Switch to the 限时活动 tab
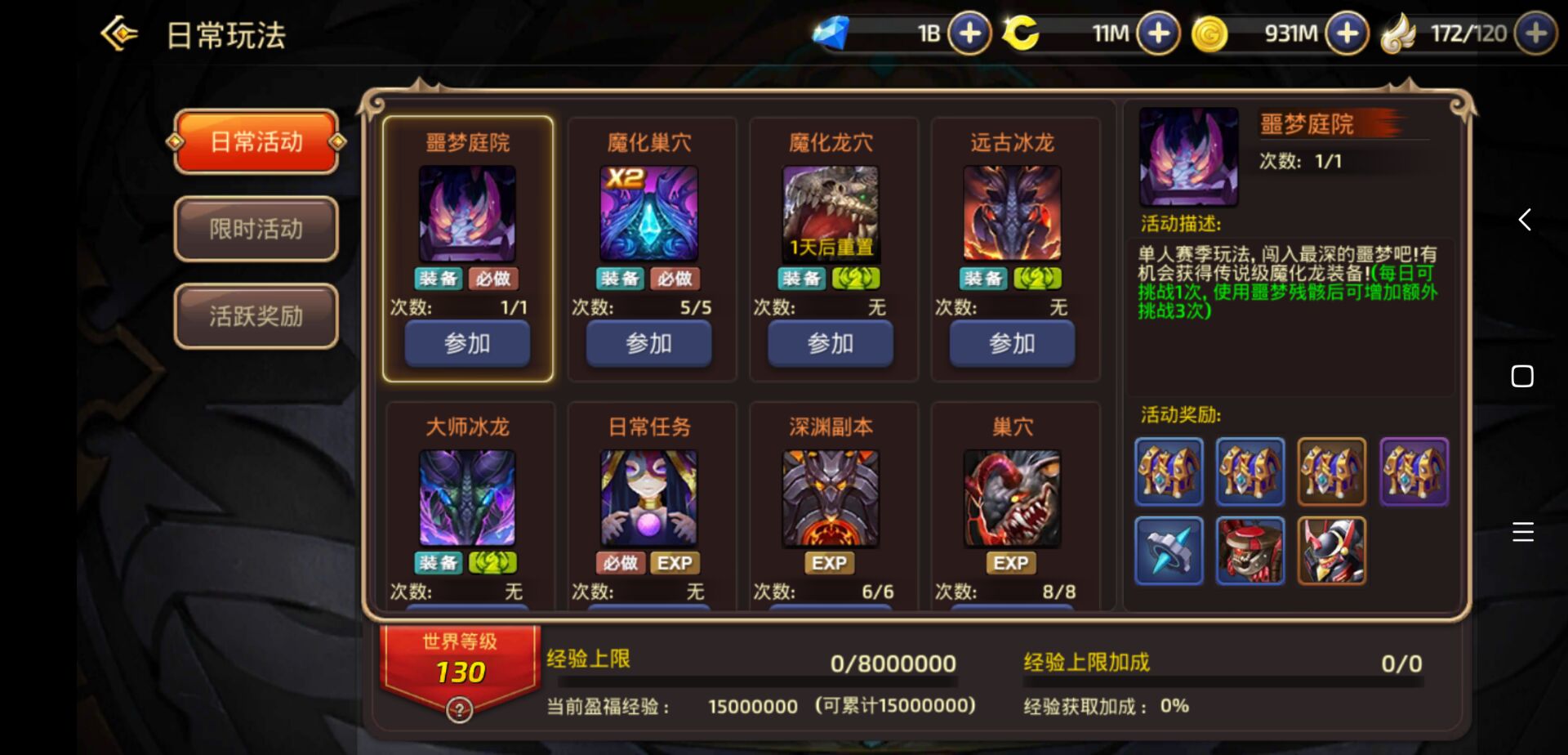 click(256, 230)
